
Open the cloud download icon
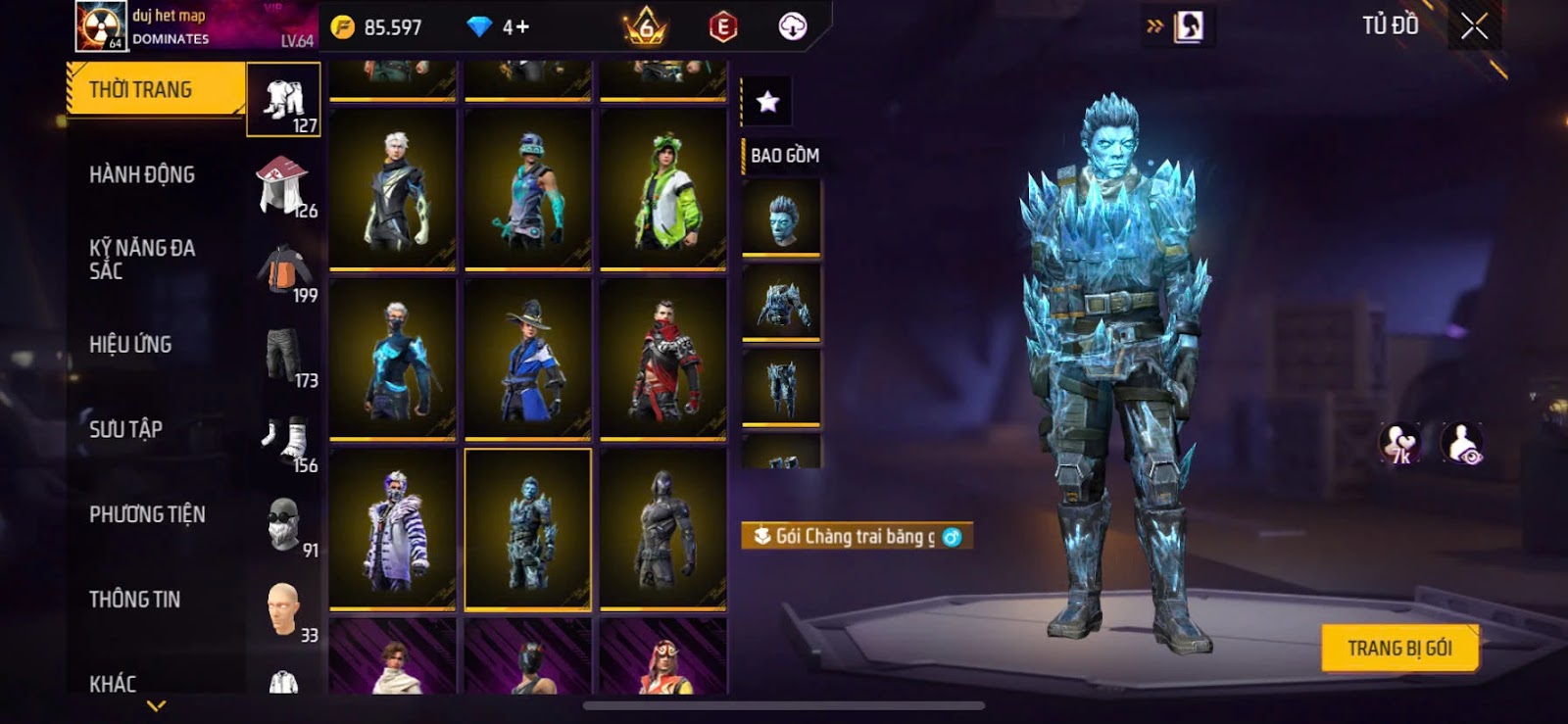(x=792, y=26)
